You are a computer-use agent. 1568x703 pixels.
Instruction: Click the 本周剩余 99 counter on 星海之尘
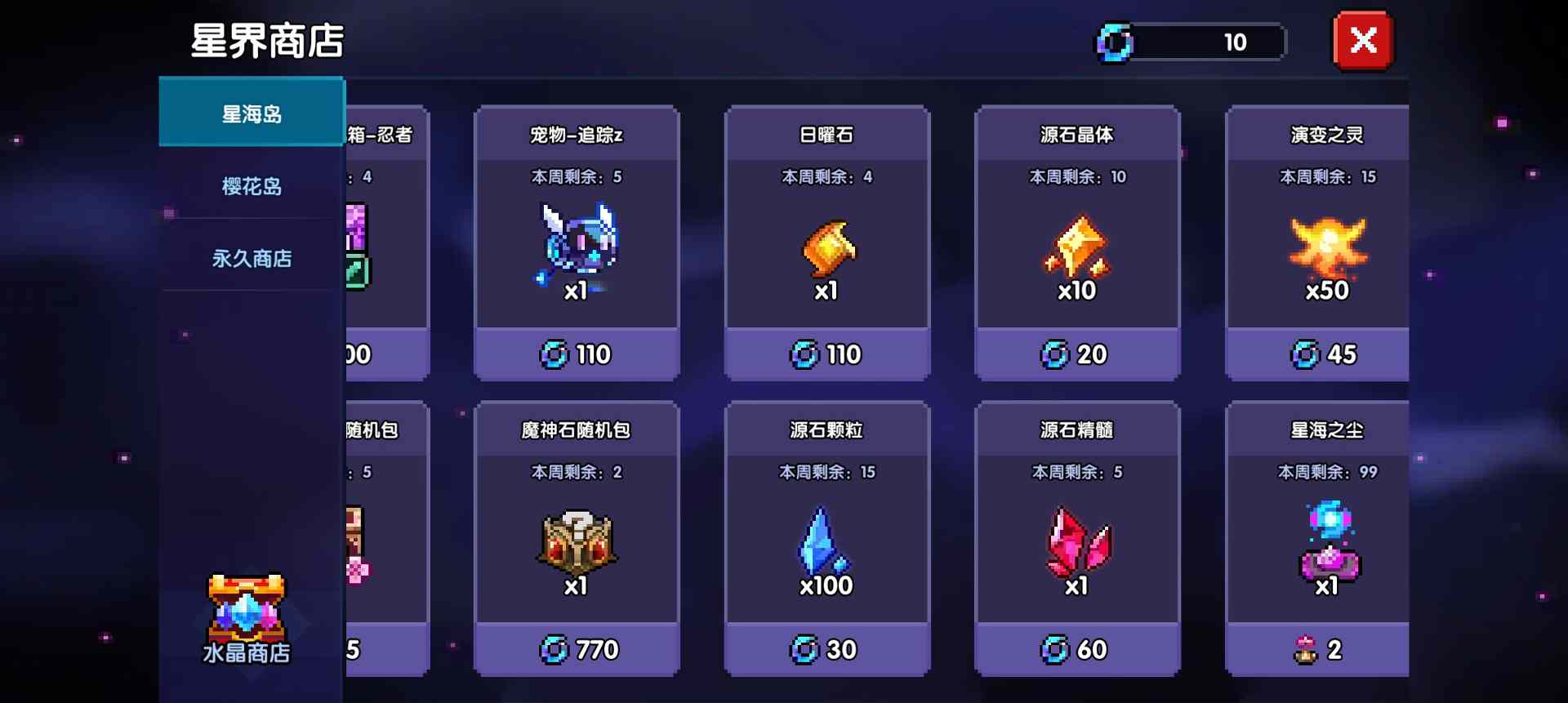pyautogui.click(x=1326, y=472)
